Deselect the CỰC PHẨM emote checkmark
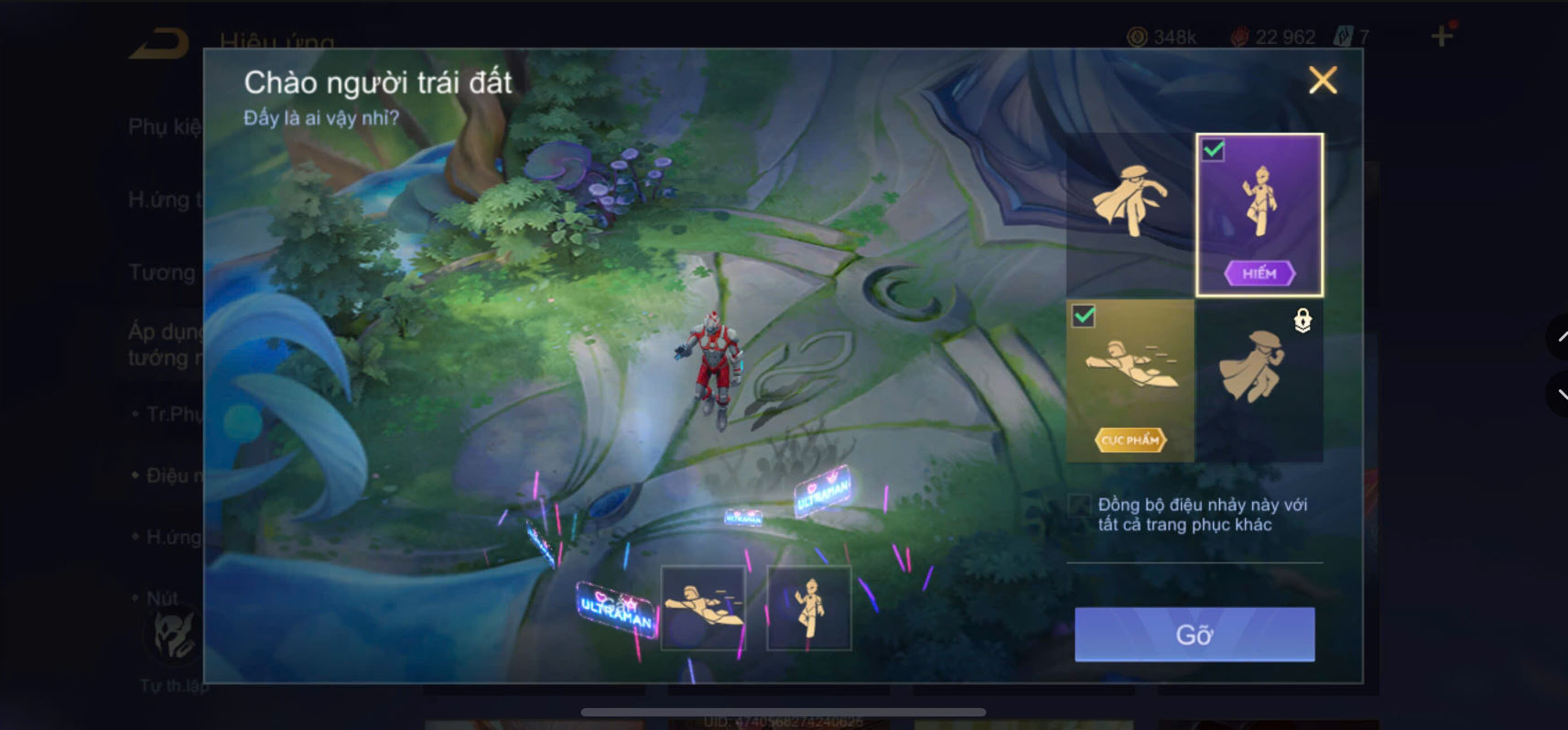1568x730 pixels. (1084, 317)
